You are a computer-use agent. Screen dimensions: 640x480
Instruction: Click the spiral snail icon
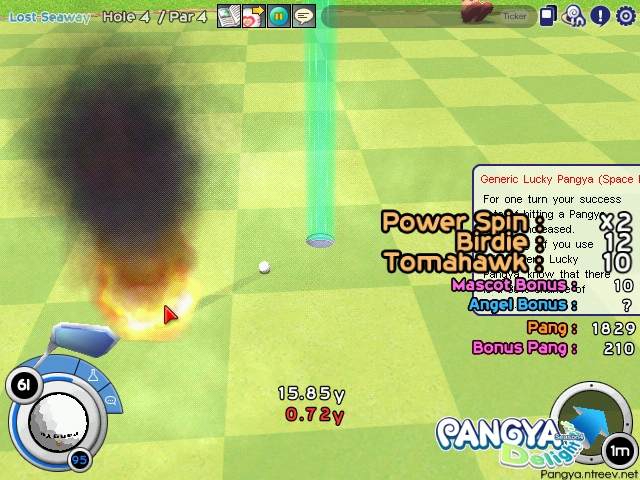[574, 16]
